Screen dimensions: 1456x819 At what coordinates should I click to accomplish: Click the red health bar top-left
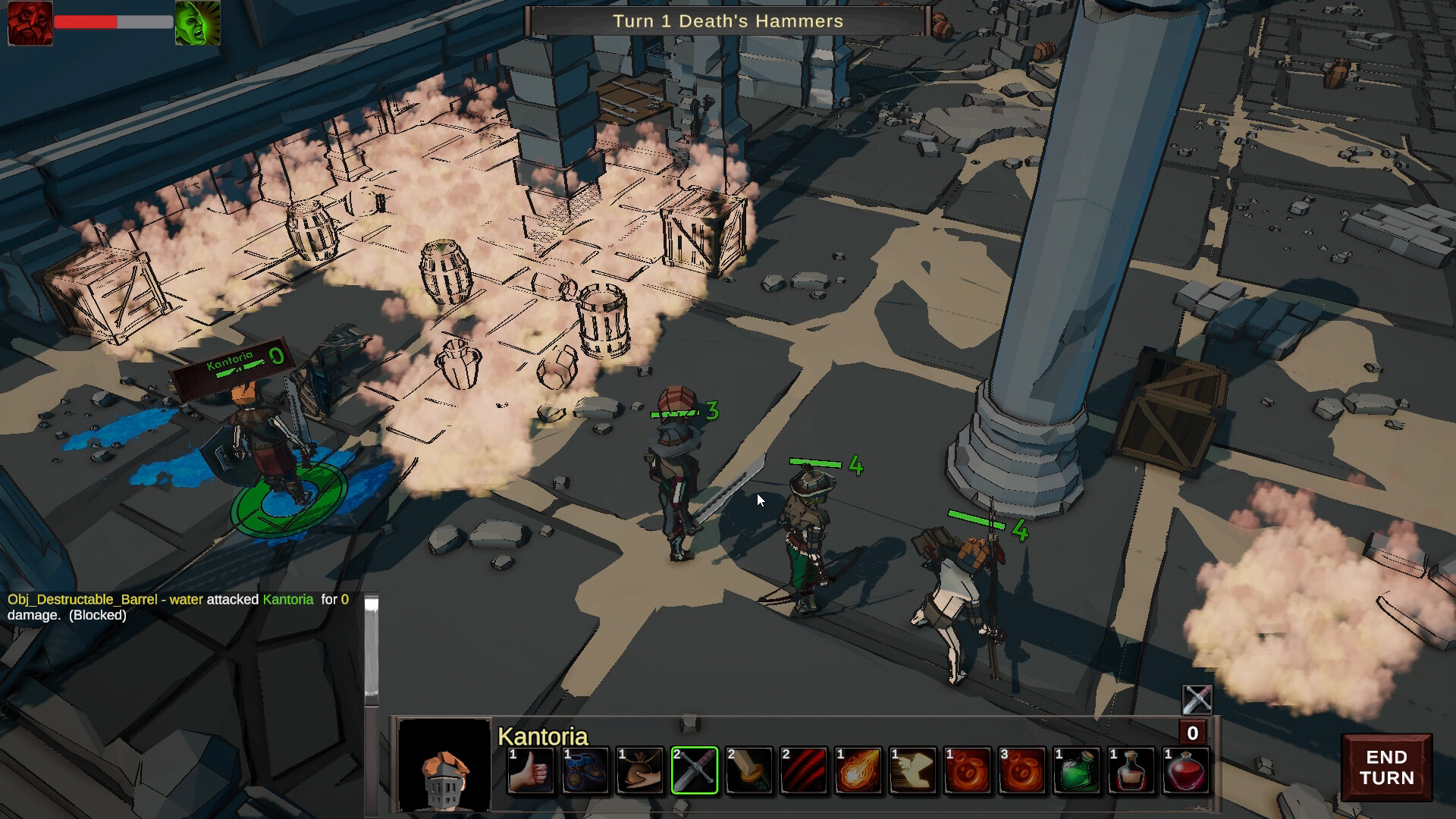pos(87,22)
